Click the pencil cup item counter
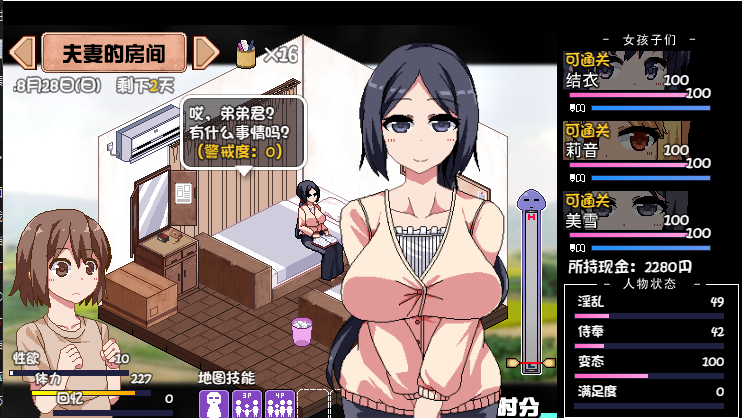This screenshot has width=742, height=418. click(266, 53)
